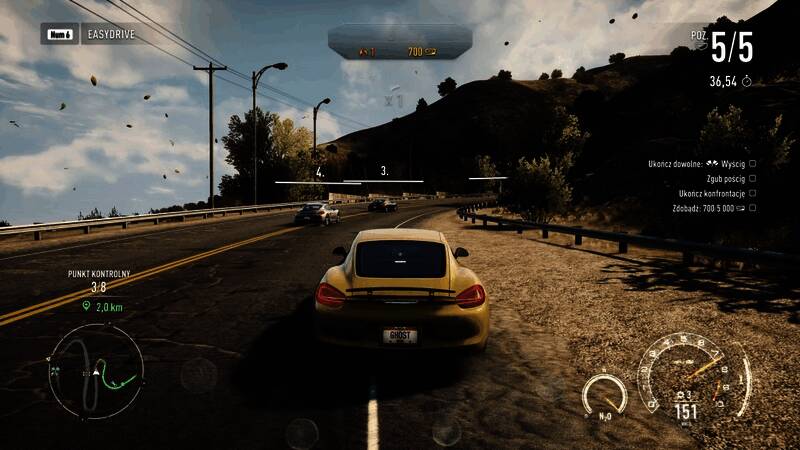Select the 'Ukończ konfrontację' objective

click(716, 193)
